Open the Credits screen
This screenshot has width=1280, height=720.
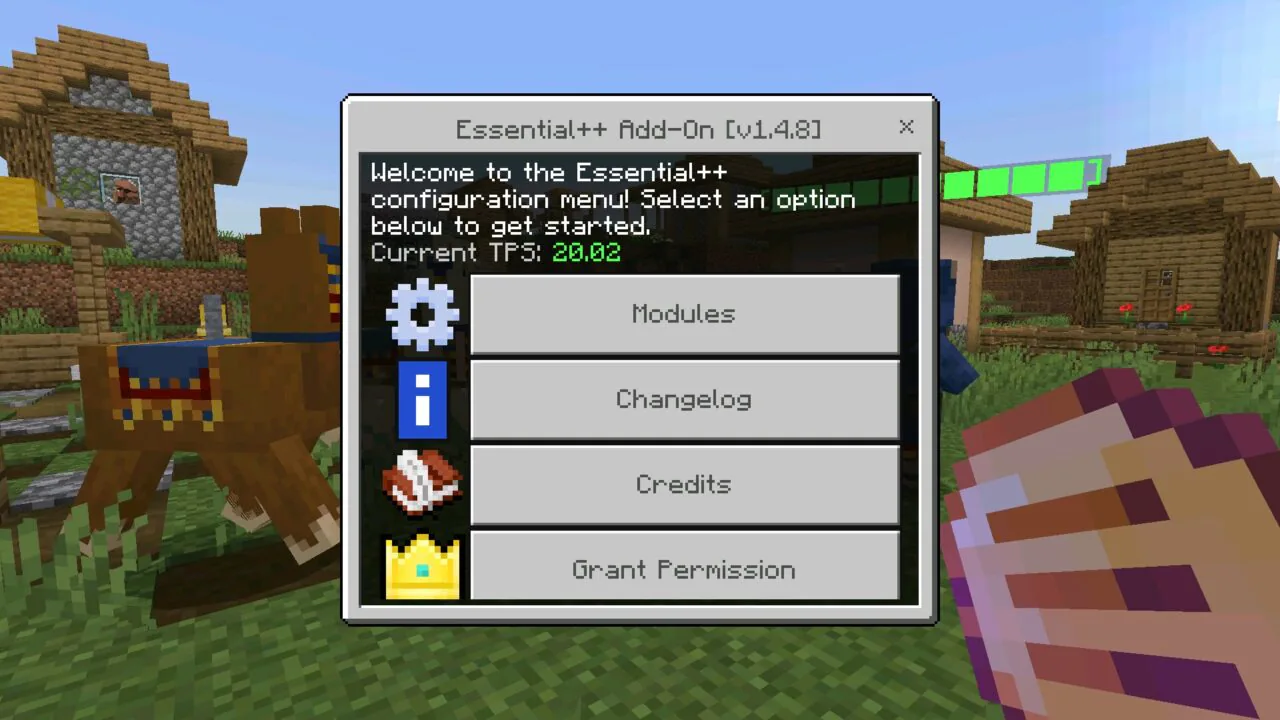(684, 484)
